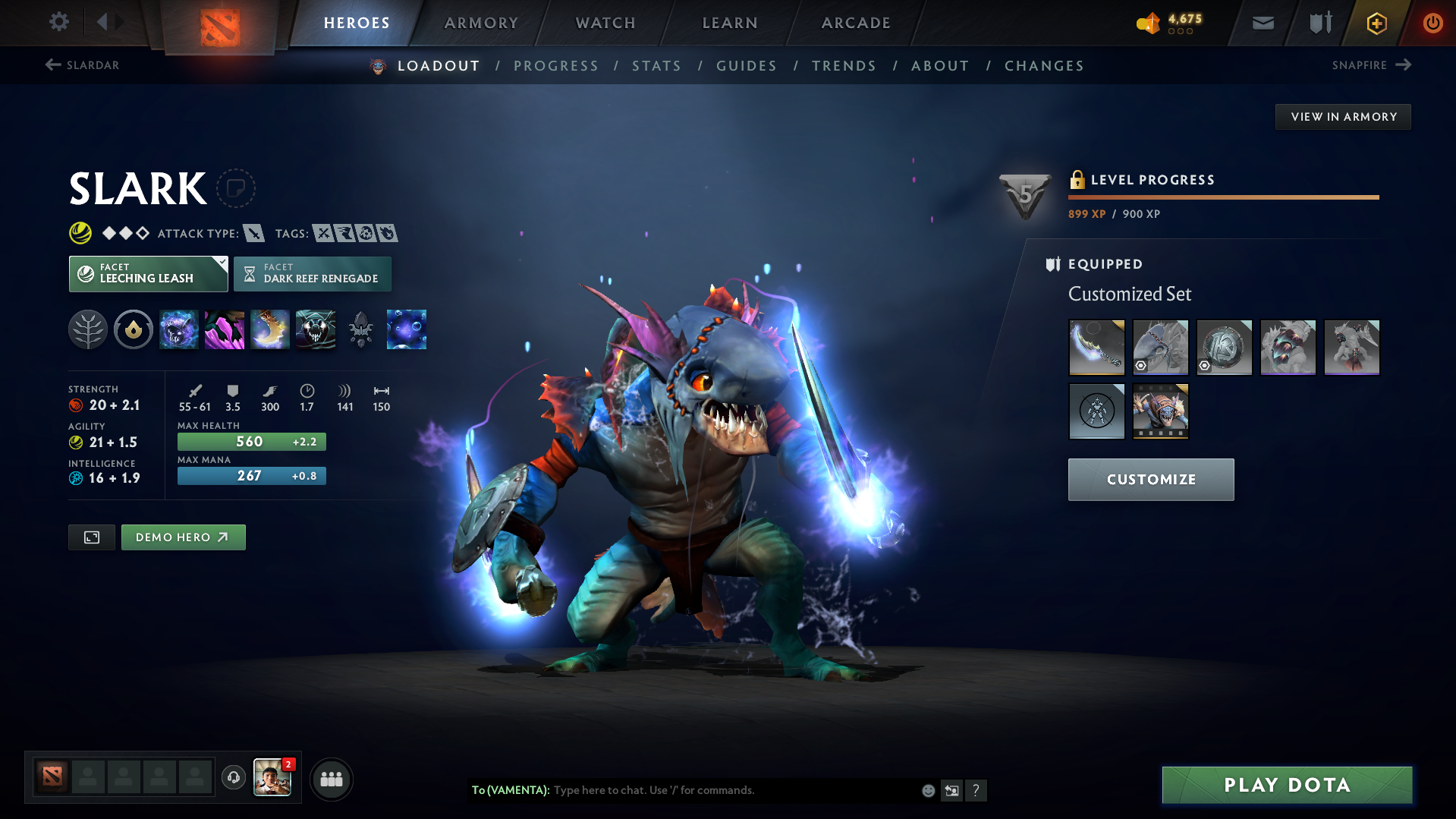
Task: Click the Level Progress XP bar
Action: [1222, 197]
